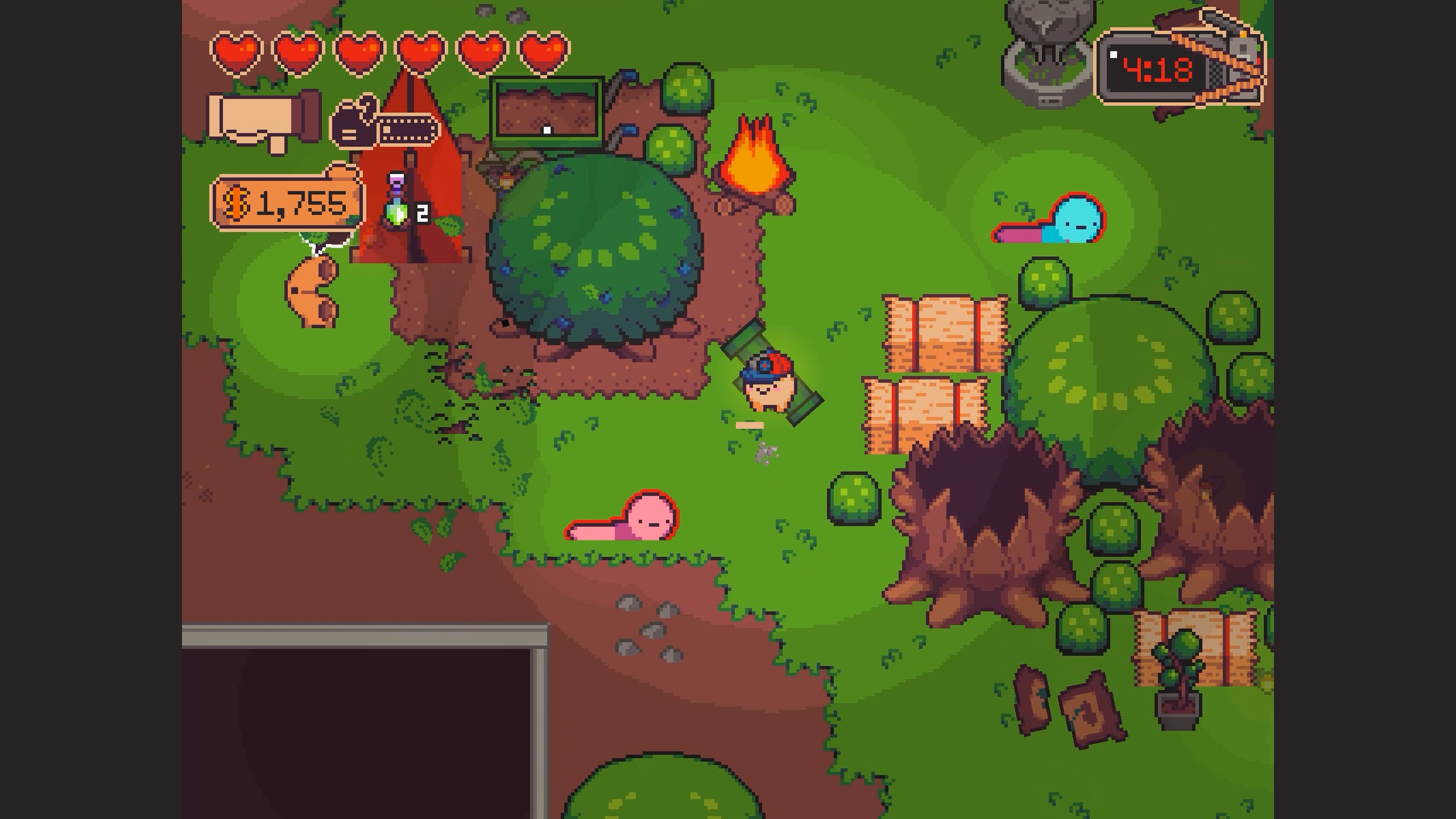Use the green potion item
This screenshot has height=819, width=1456.
398,211
